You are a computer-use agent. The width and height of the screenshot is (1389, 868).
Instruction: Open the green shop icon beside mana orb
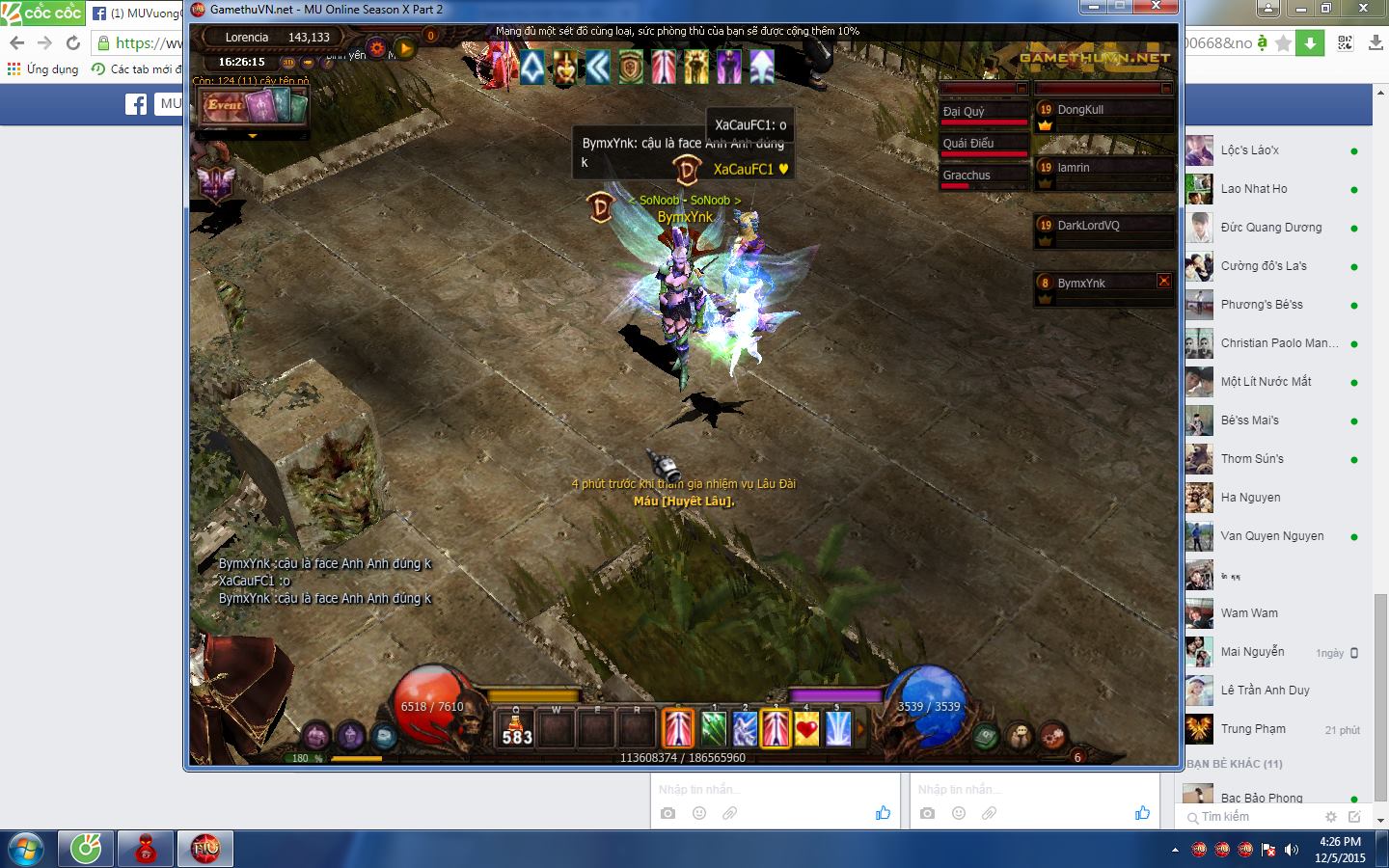(985, 737)
